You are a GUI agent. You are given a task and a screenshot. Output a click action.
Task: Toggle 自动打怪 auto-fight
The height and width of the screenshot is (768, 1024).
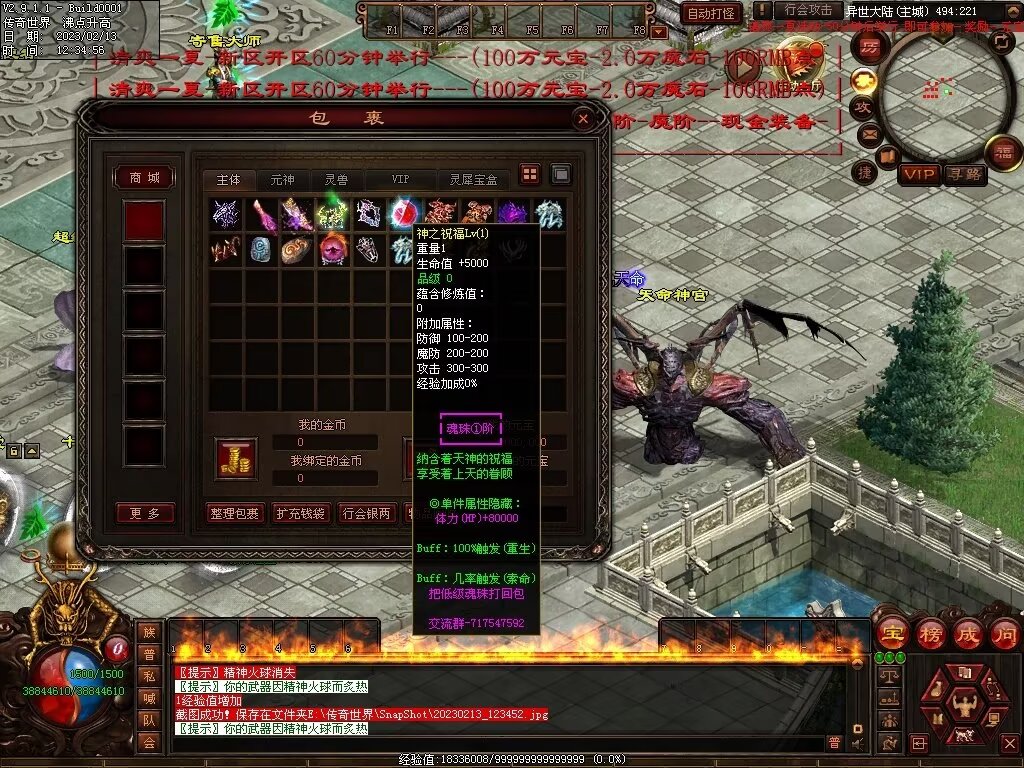click(x=711, y=14)
